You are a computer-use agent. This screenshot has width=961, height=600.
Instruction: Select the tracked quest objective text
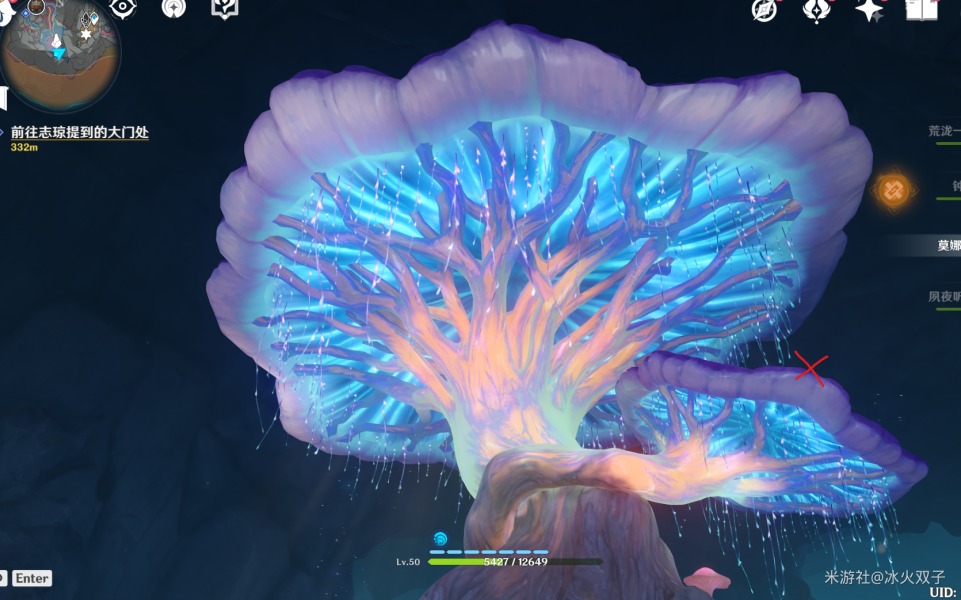pyautogui.click(x=80, y=132)
